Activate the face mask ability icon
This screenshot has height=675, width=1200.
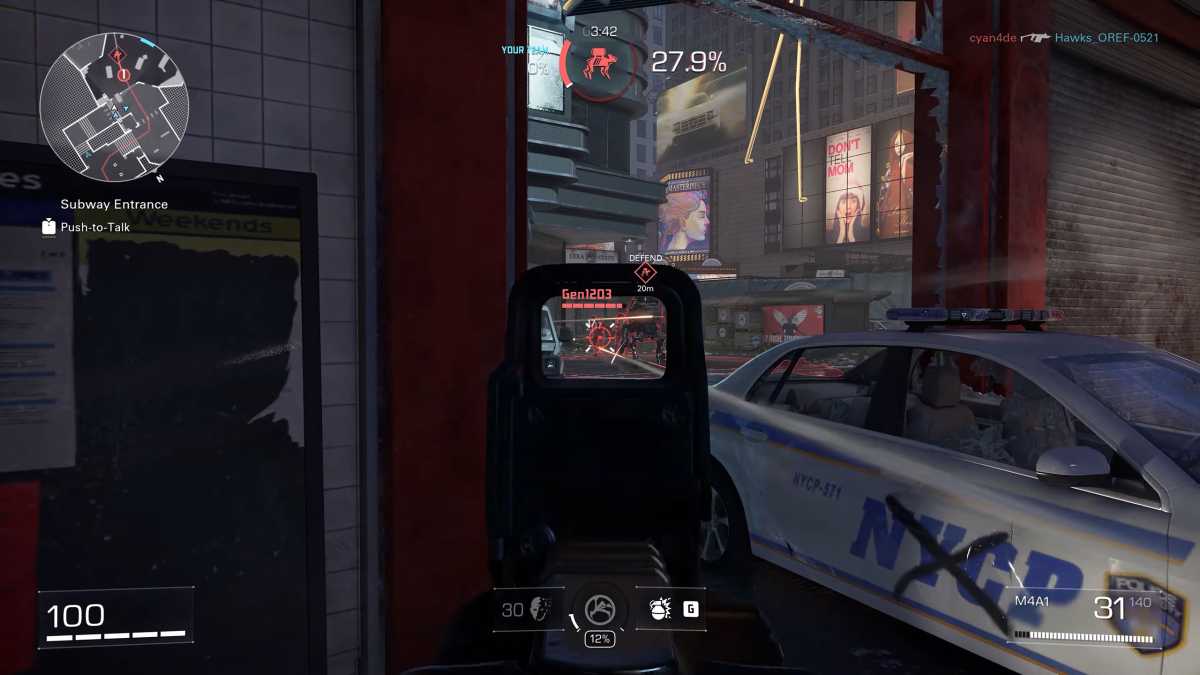pyautogui.click(x=541, y=609)
